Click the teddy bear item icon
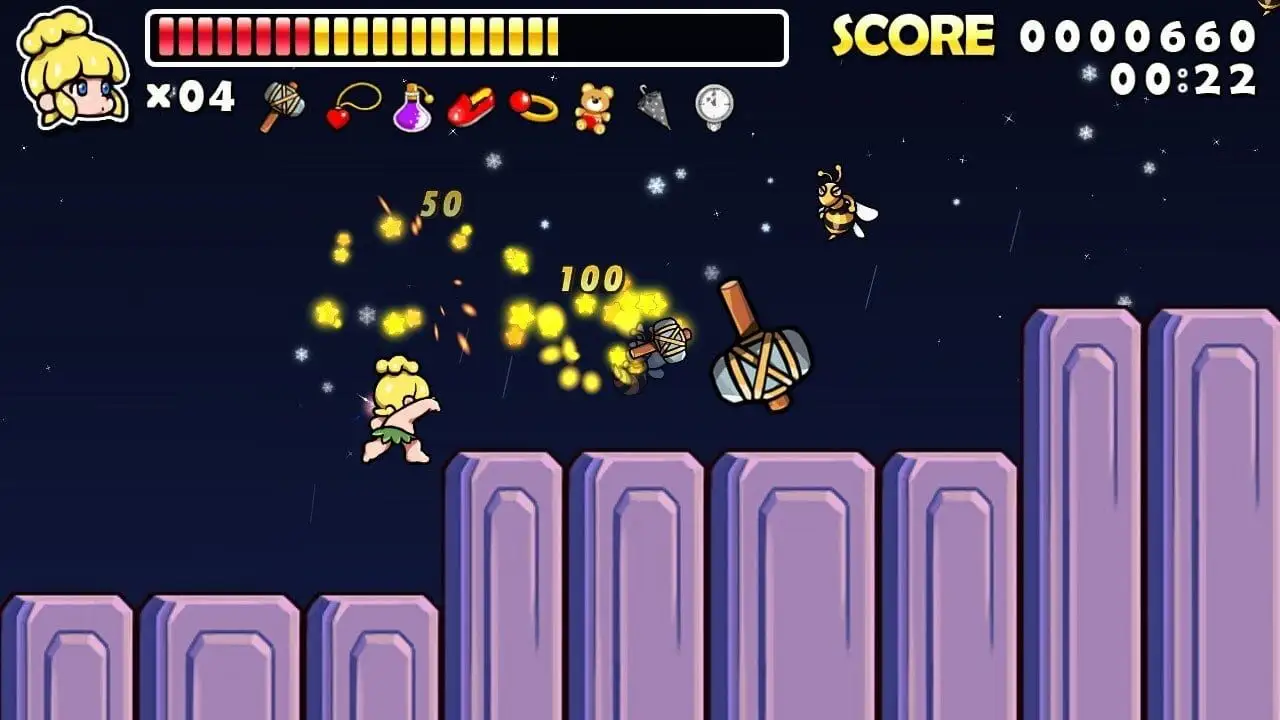 point(593,107)
